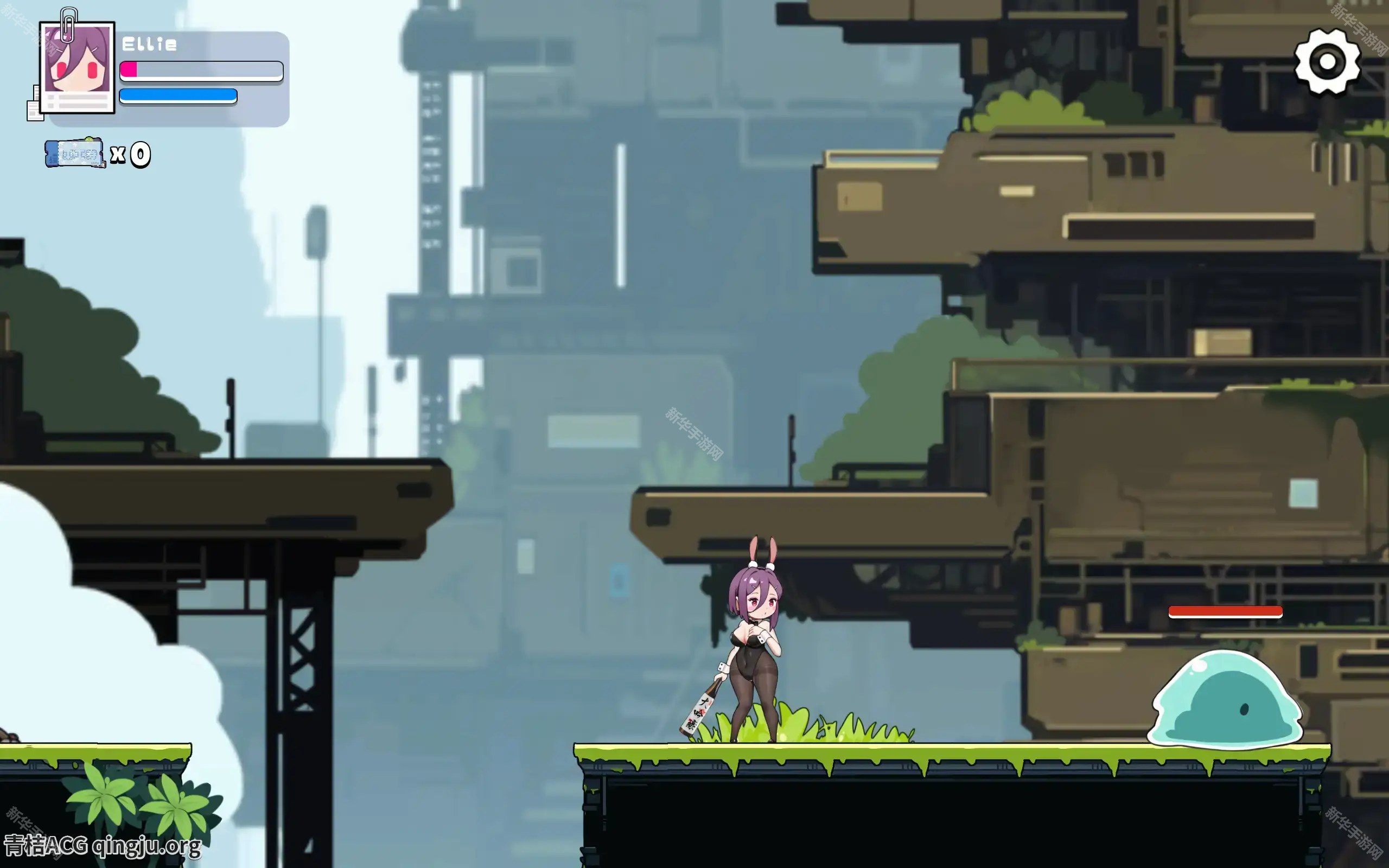Click Ellie's character portrait card
The image size is (1389, 868).
pyautogui.click(x=77, y=67)
